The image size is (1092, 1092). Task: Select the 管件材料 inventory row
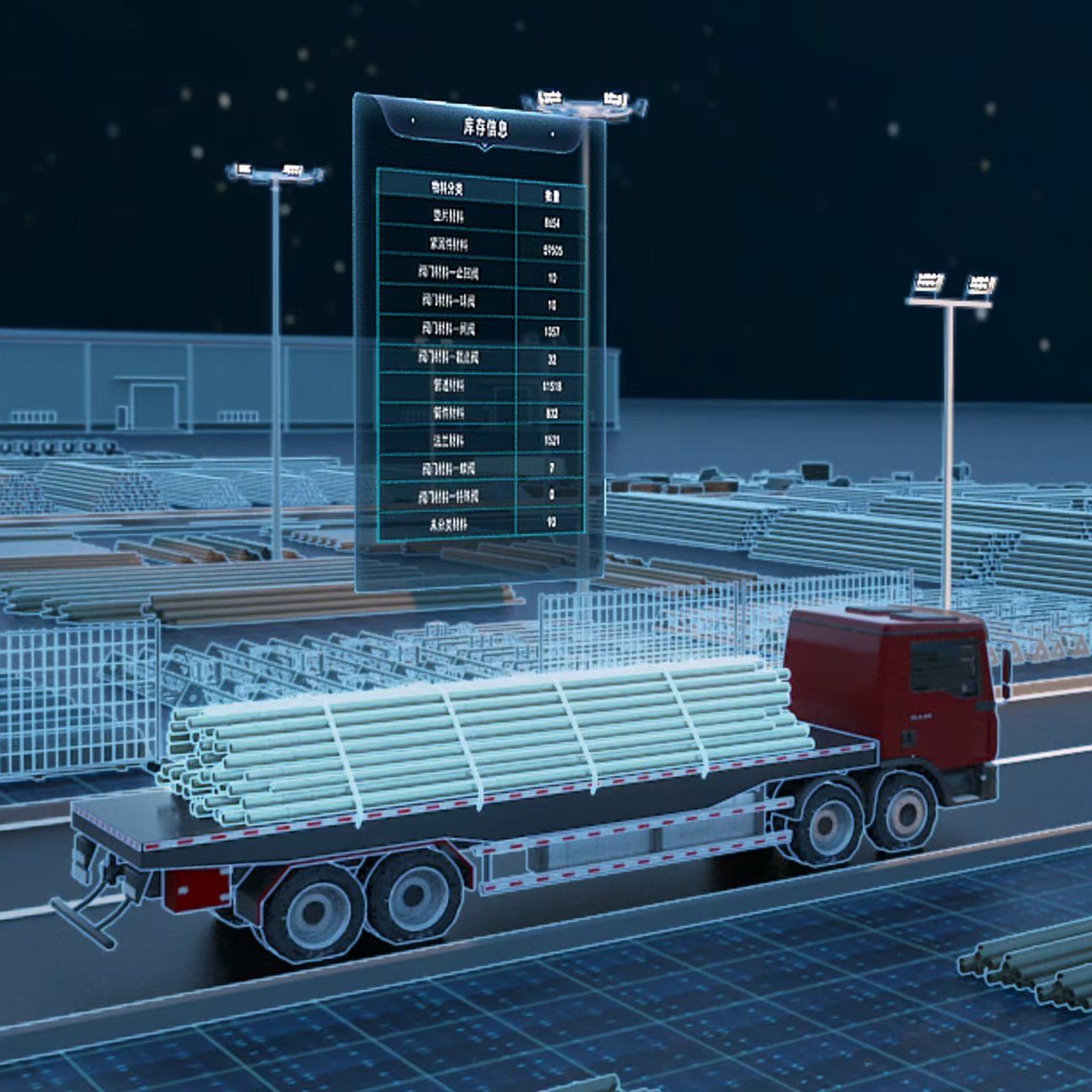(x=448, y=413)
